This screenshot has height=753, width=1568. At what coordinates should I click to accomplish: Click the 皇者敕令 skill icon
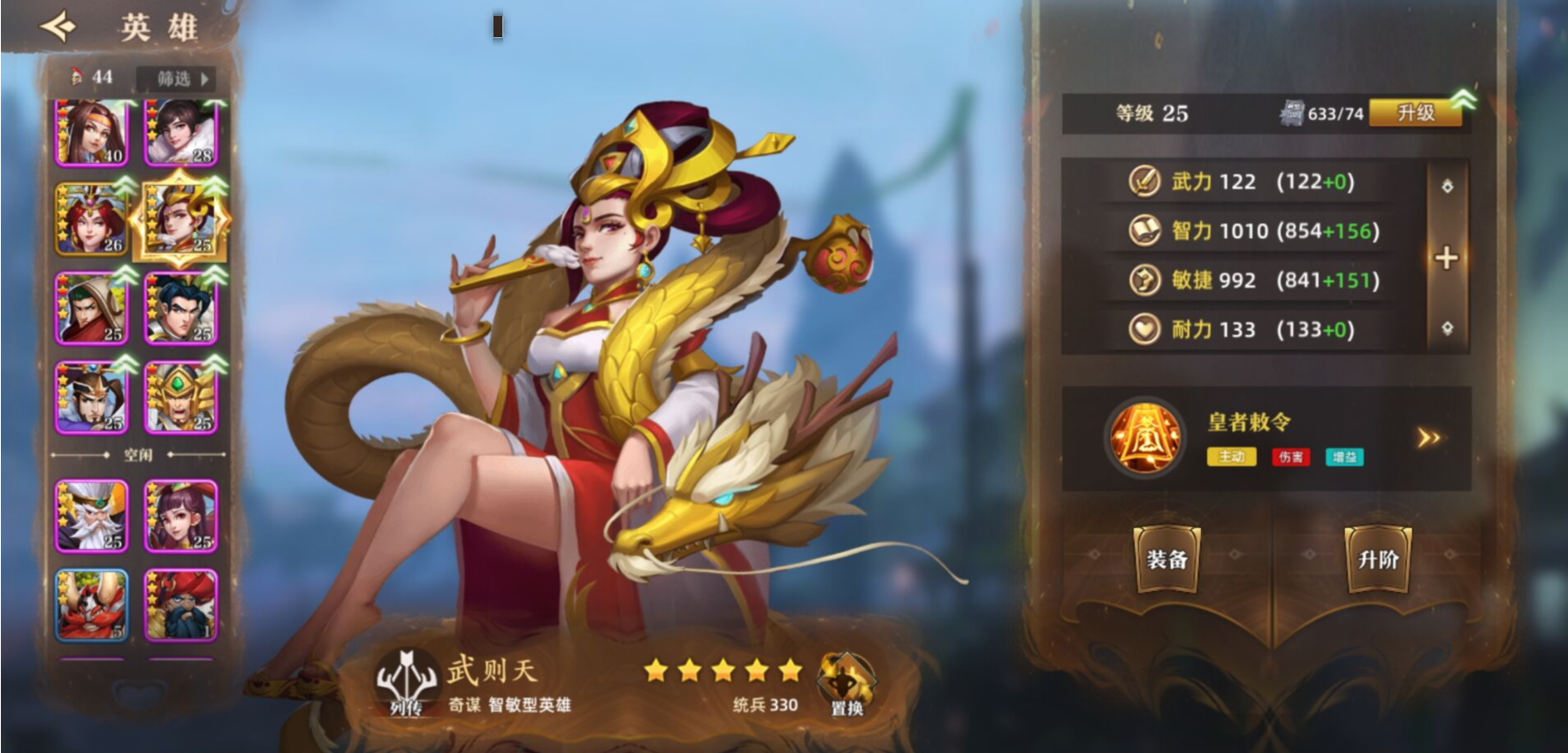1146,438
